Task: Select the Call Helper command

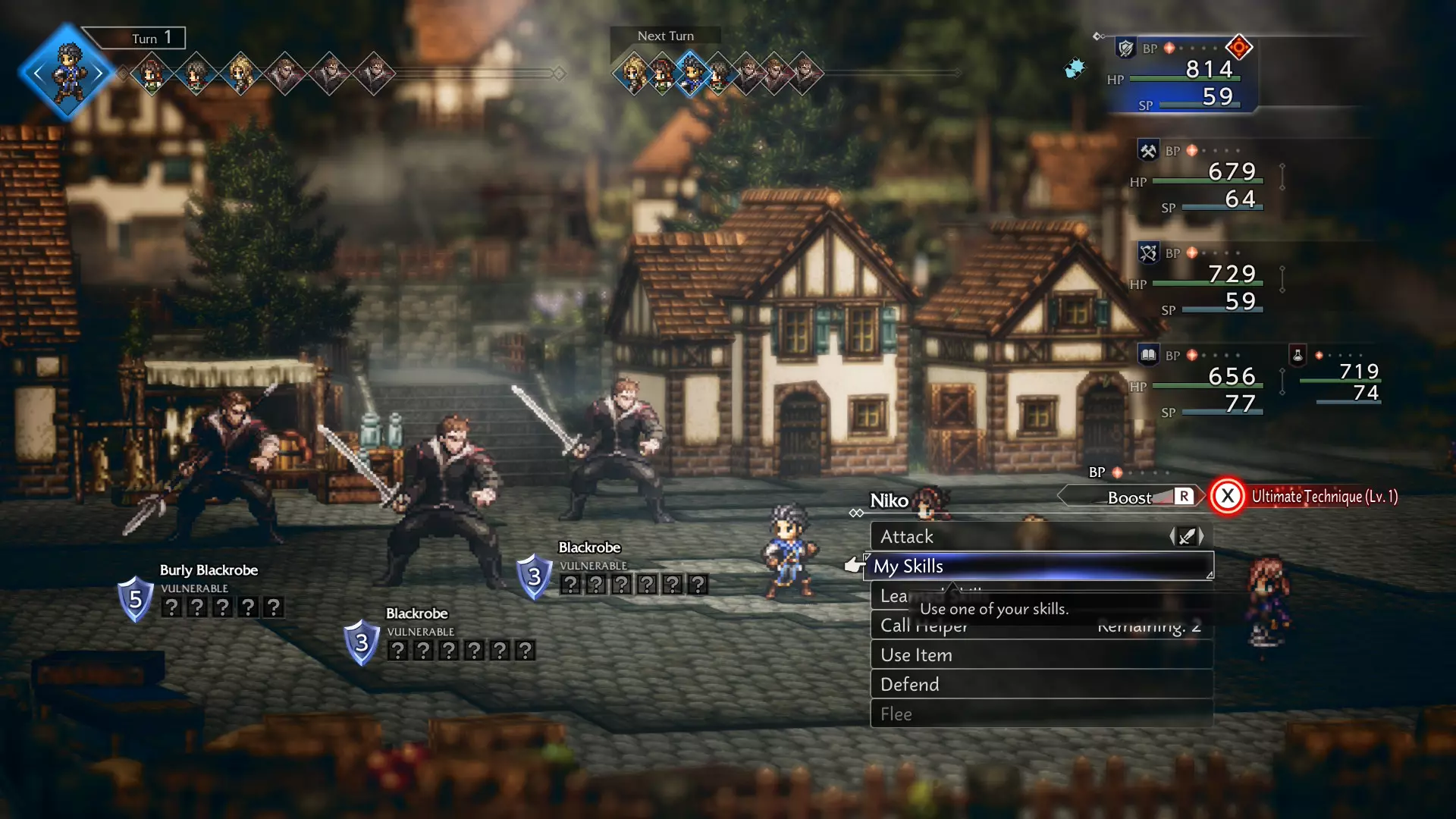Action: click(x=1040, y=626)
